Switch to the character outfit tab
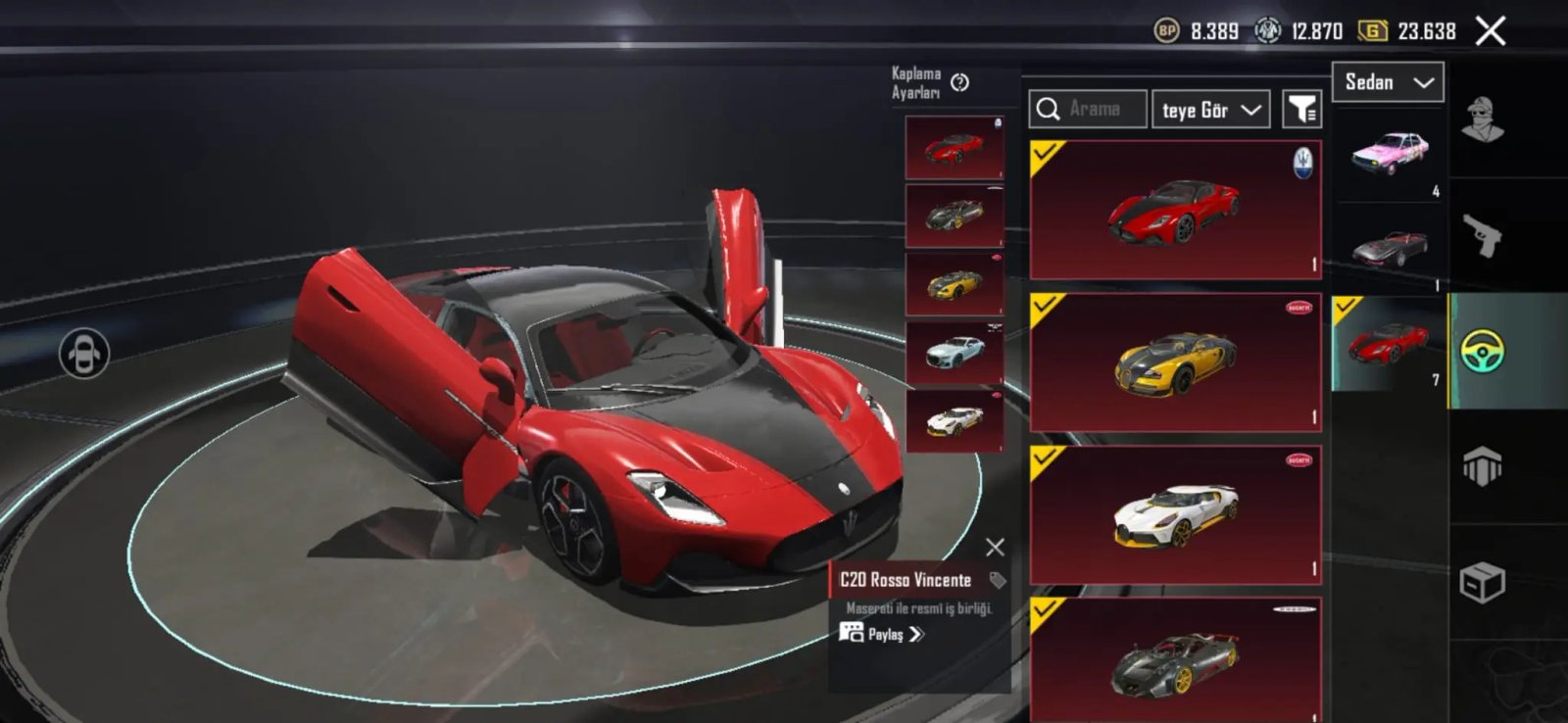 1483,120
